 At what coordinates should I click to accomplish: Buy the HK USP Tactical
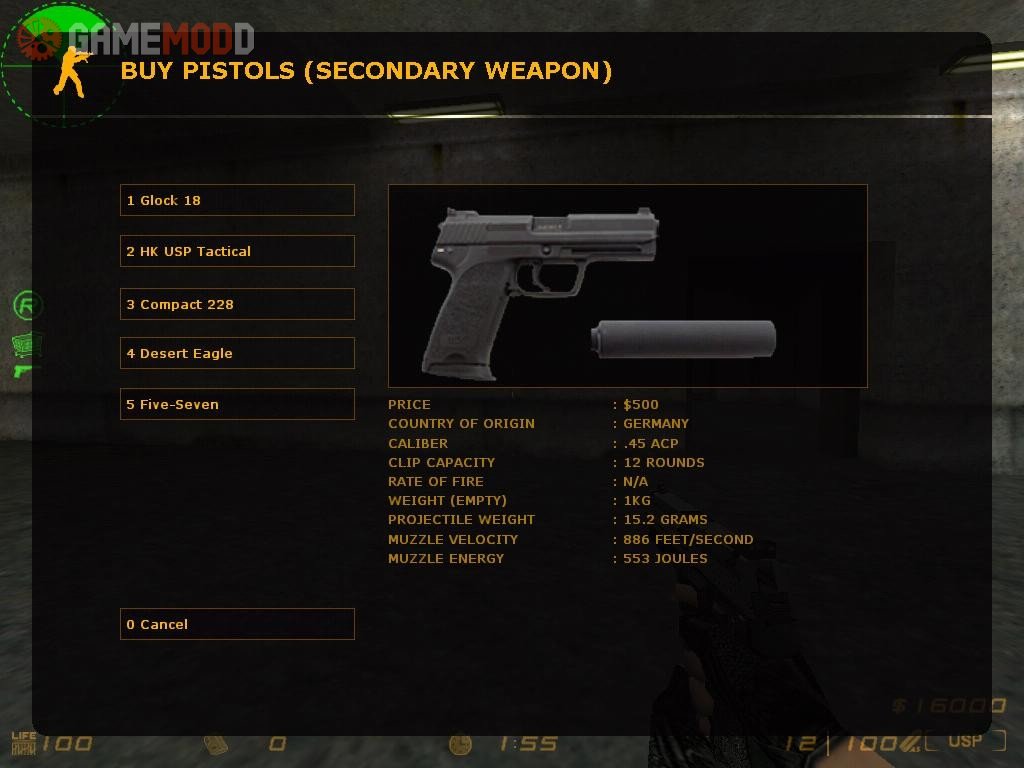coord(237,251)
